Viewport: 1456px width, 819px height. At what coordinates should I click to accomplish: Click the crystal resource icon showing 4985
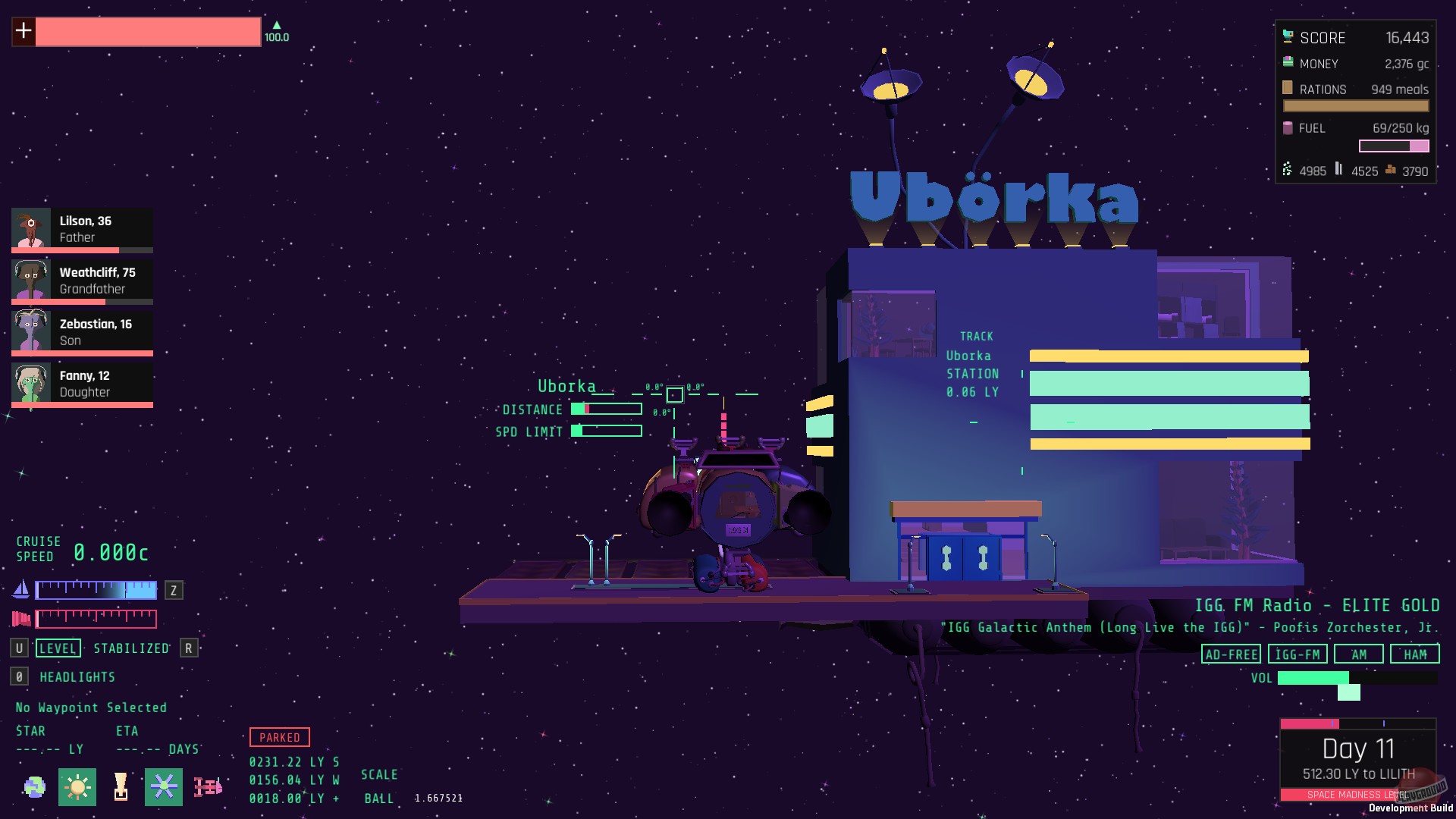(x=1287, y=171)
